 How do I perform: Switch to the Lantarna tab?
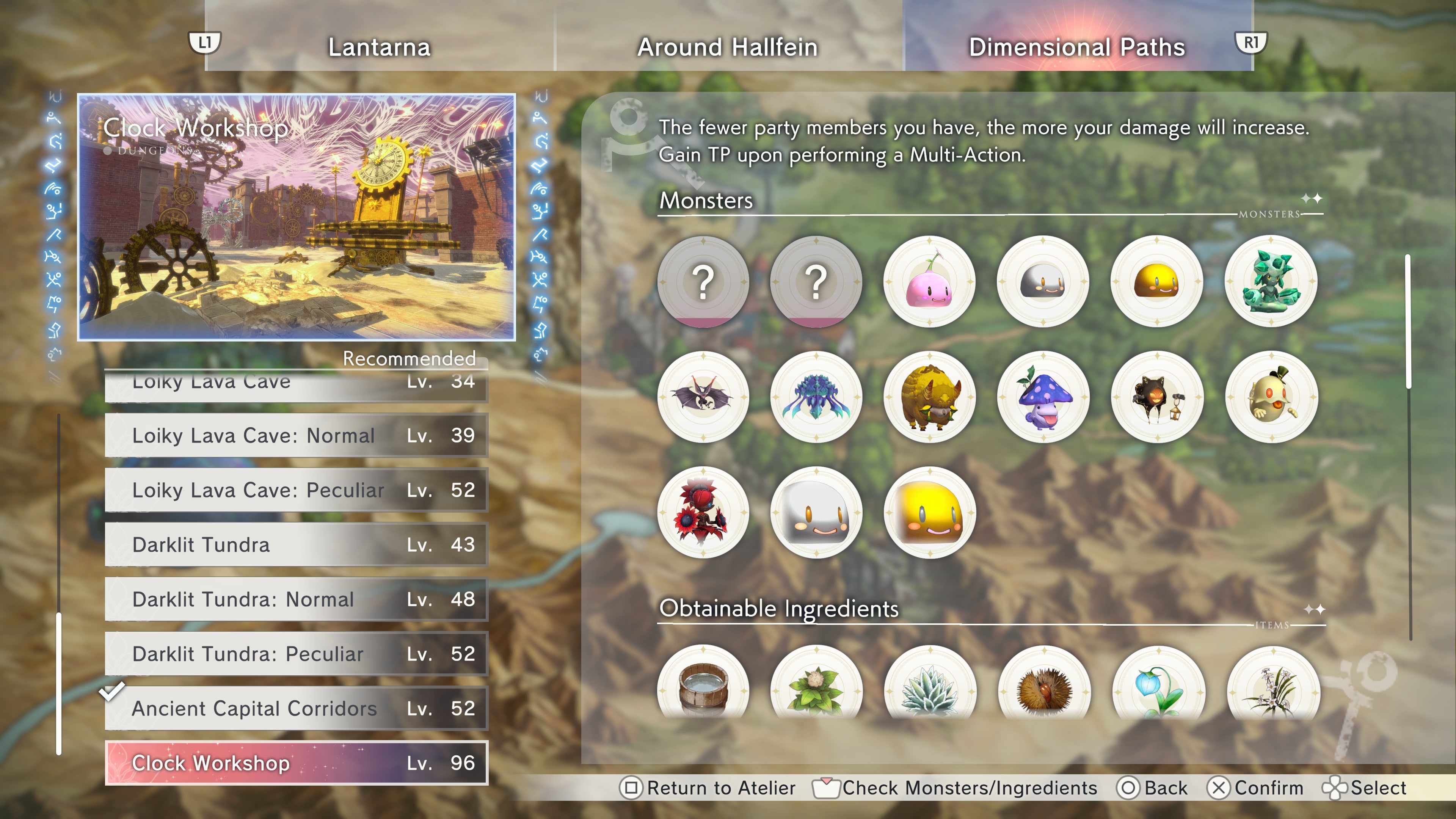point(380,47)
